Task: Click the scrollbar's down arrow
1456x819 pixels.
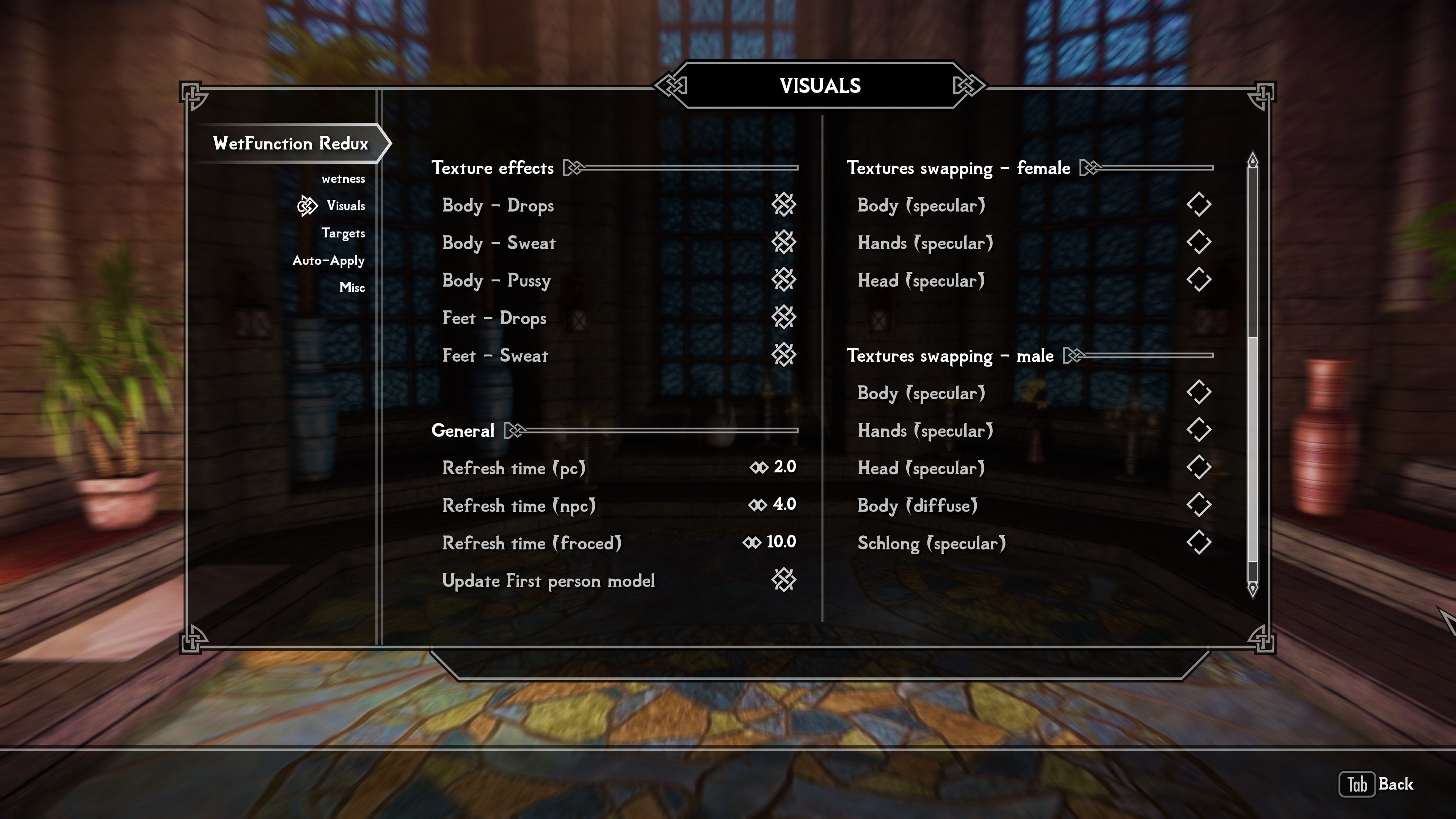Action: tap(1252, 589)
